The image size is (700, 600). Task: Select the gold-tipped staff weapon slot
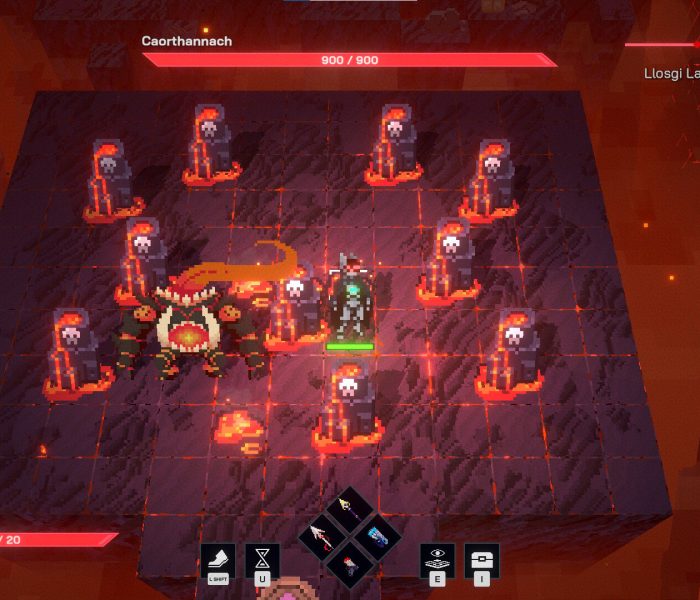tap(349, 508)
